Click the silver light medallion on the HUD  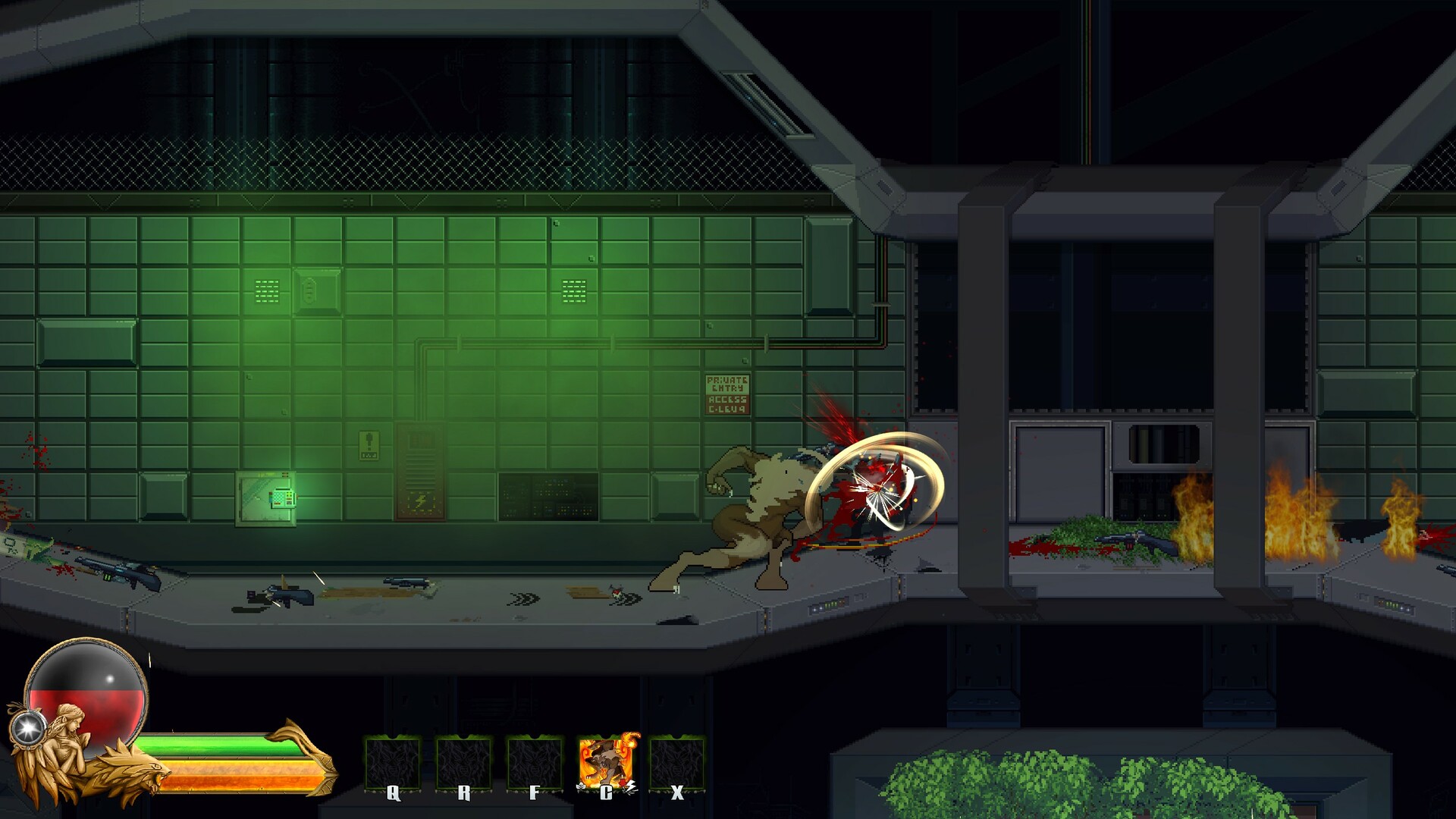pos(29,730)
